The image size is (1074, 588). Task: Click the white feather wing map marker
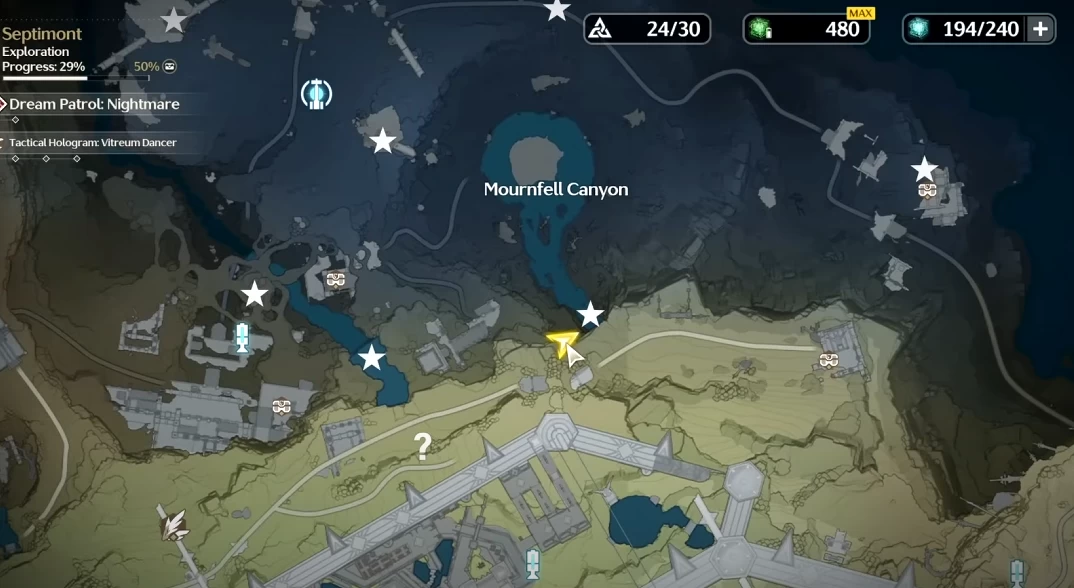[x=174, y=522]
